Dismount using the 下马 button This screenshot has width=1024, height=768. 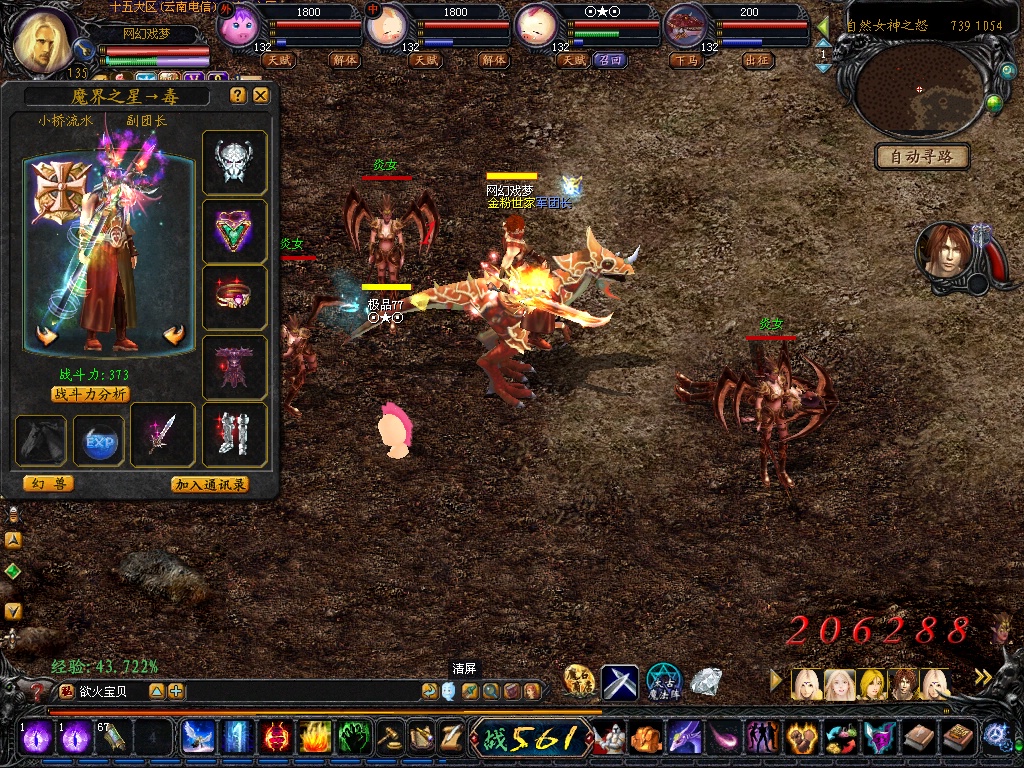click(x=686, y=60)
